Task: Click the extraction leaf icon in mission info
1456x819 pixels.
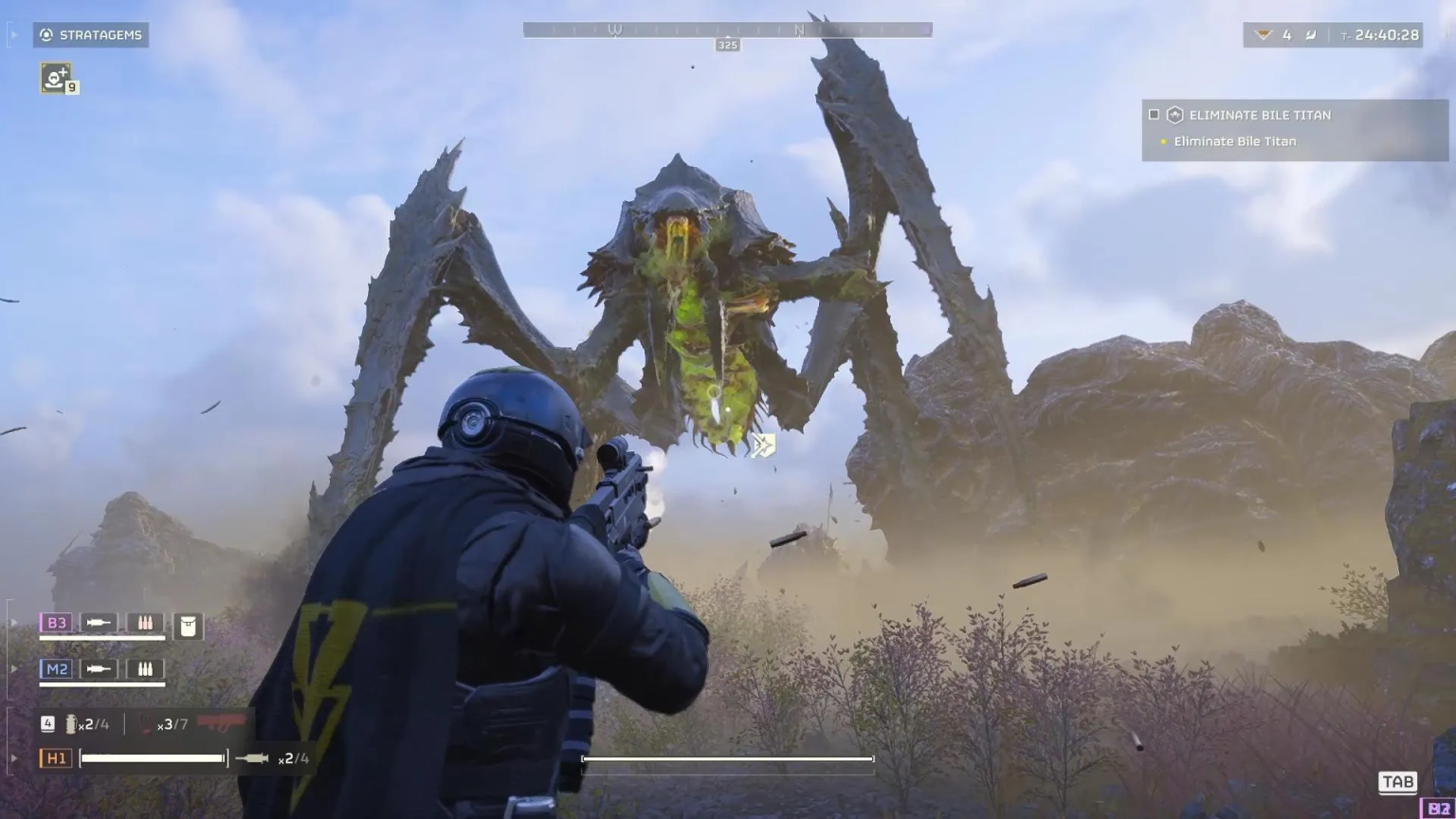Action: point(1312,34)
